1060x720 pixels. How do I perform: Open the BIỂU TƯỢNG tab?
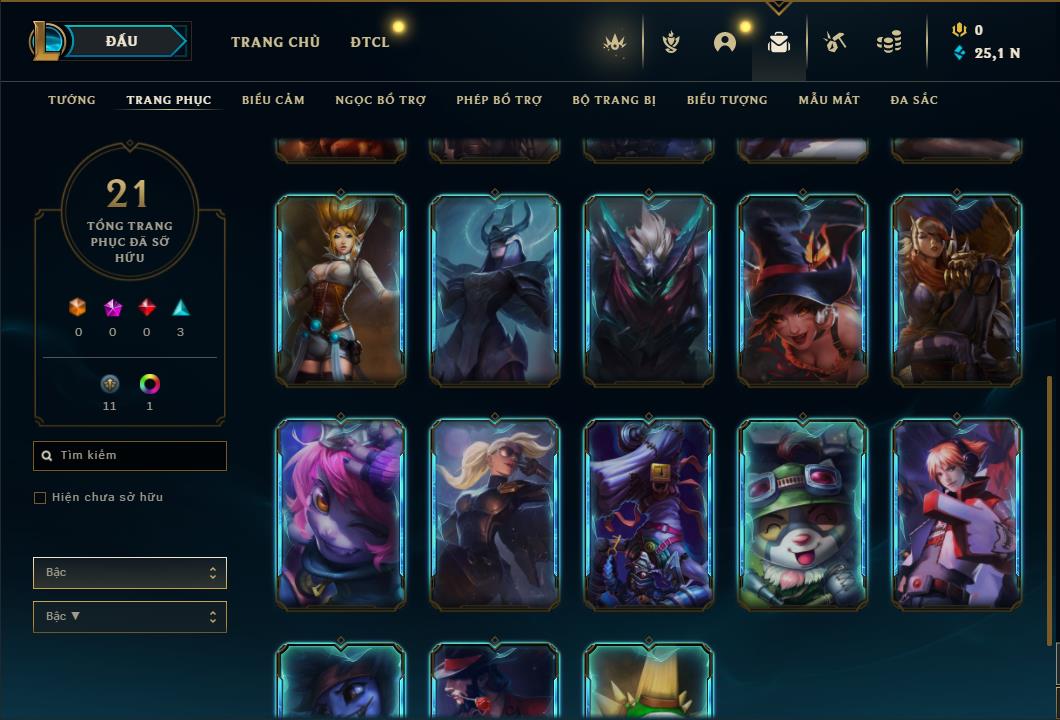coord(727,100)
